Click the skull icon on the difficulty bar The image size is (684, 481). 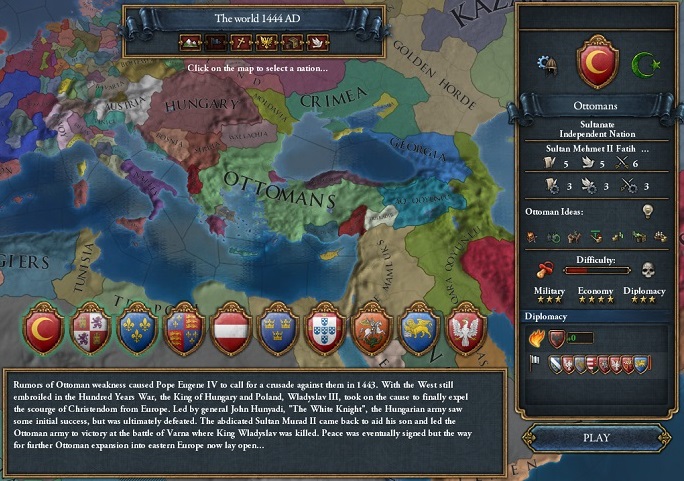pyautogui.click(x=648, y=270)
